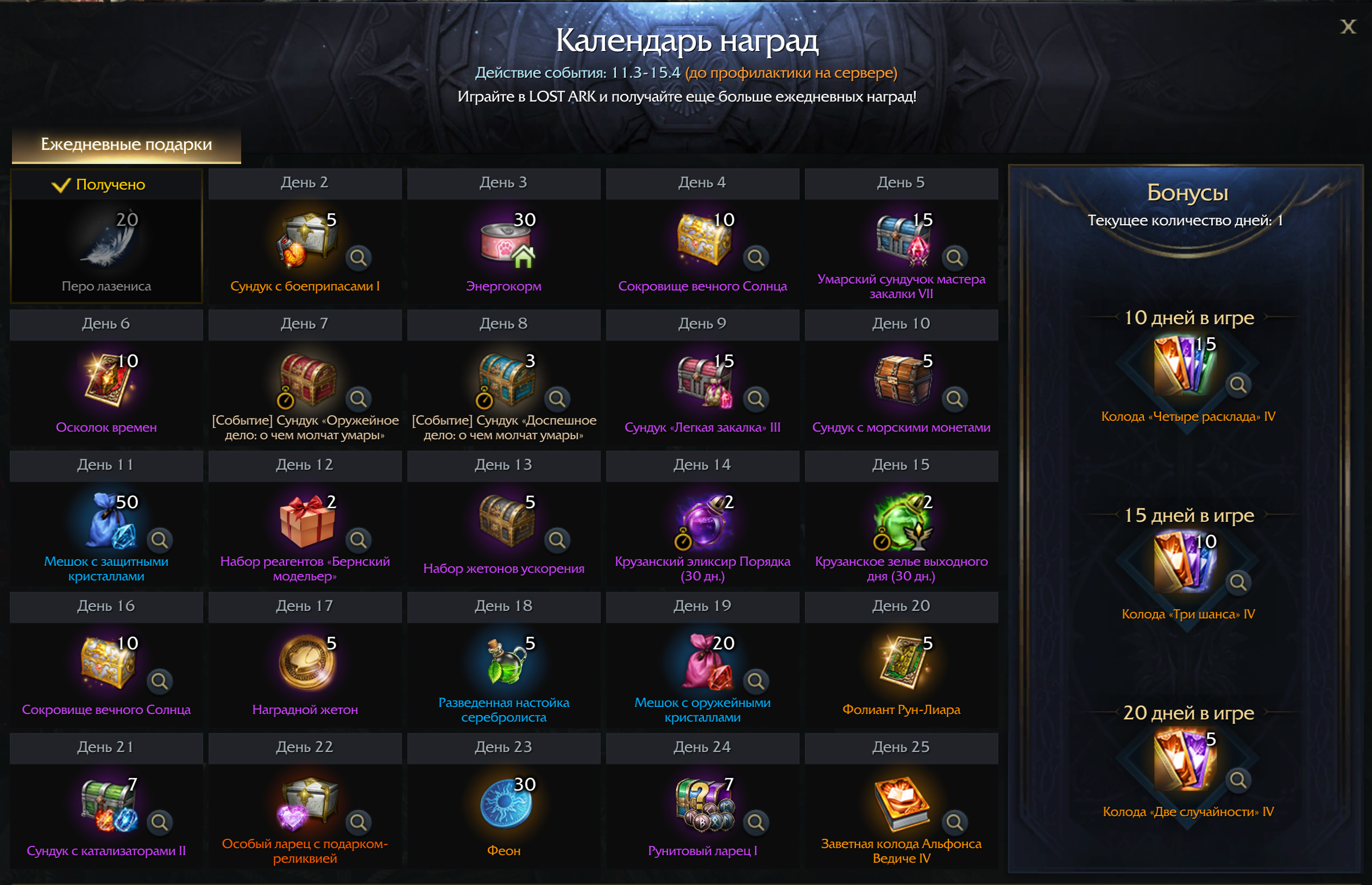The image size is (1372, 885).
Task: Inspect the Рунитовый ларец I contents
Action: click(x=756, y=823)
